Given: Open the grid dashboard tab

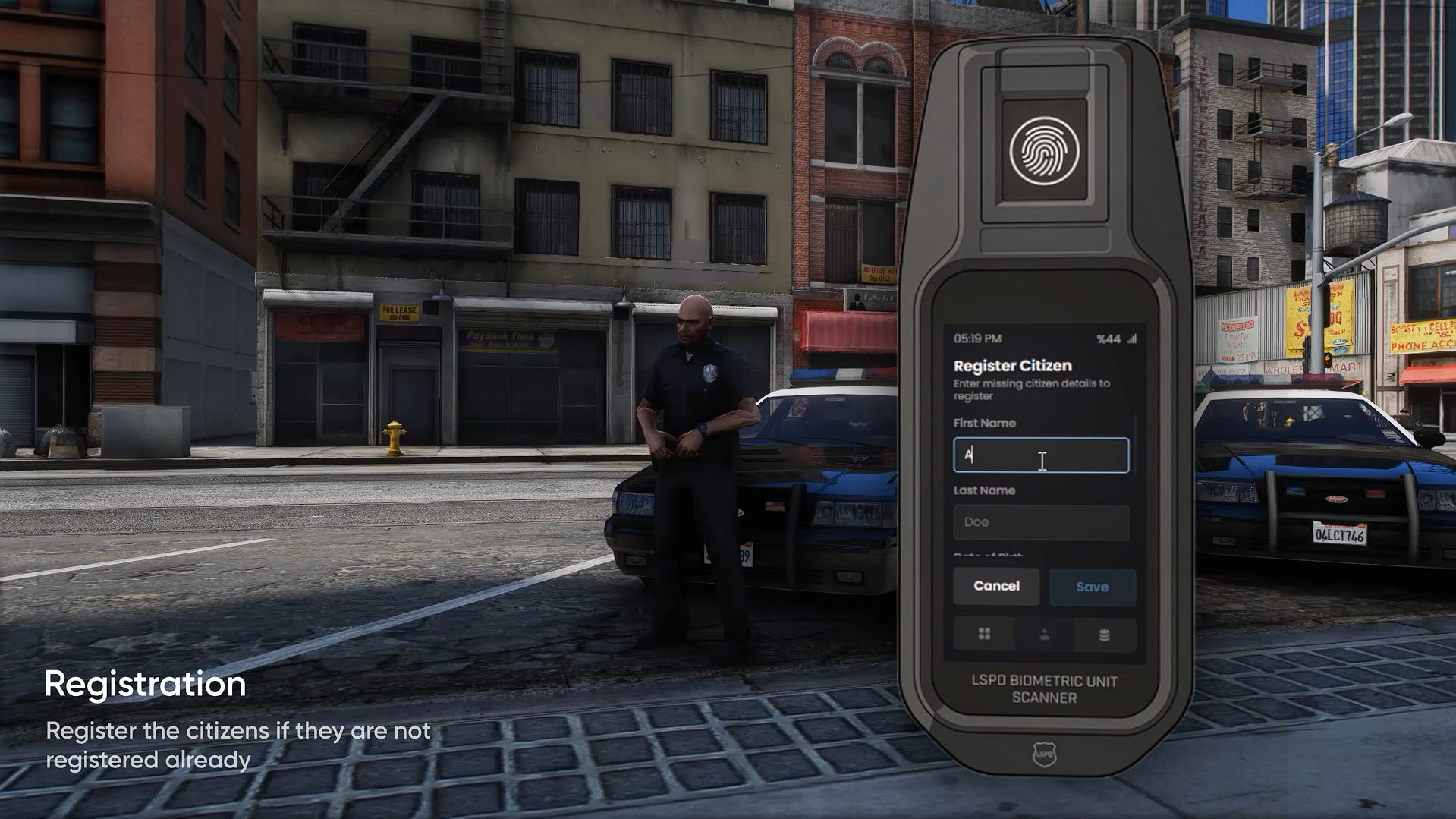Looking at the screenshot, I should [x=984, y=635].
